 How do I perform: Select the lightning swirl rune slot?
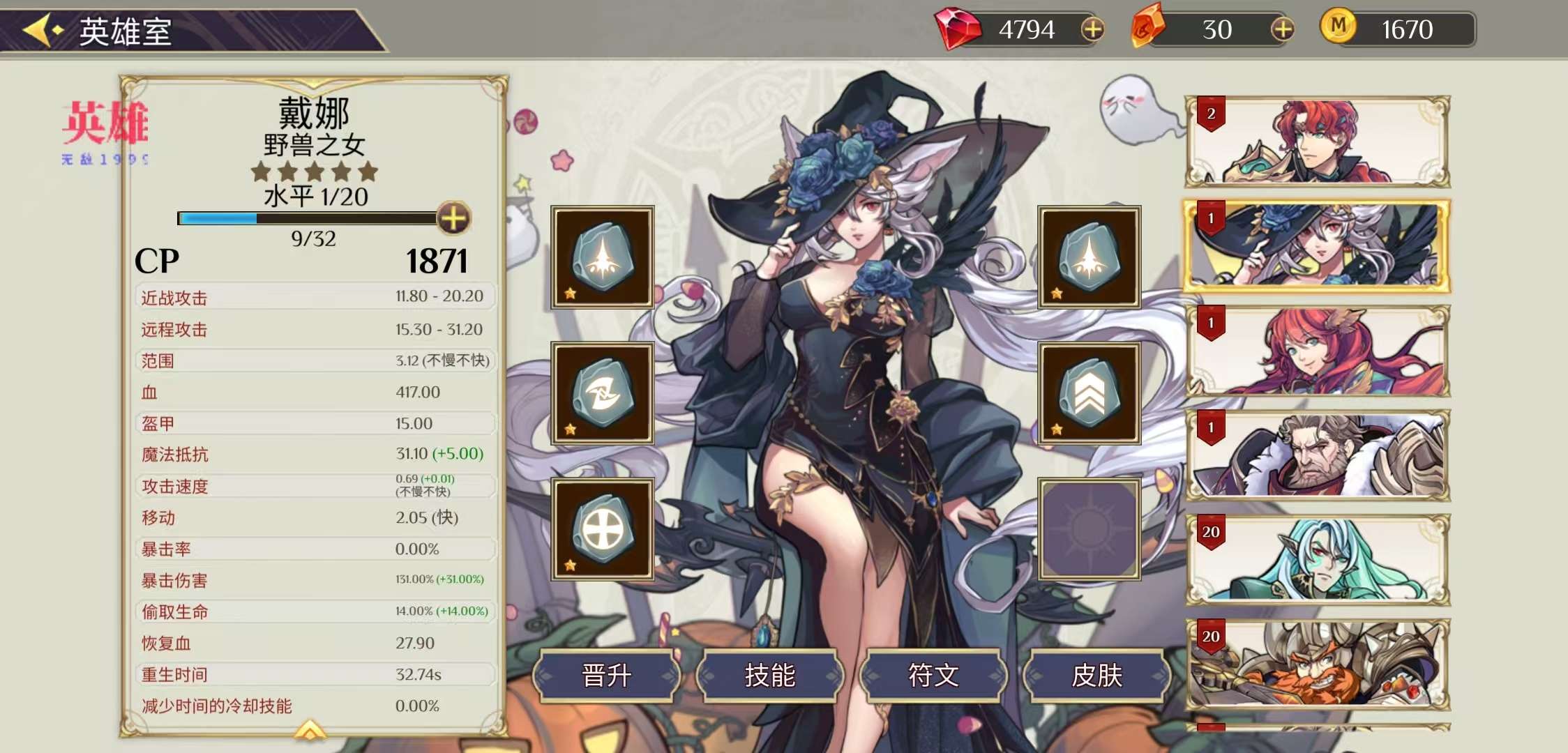point(603,394)
